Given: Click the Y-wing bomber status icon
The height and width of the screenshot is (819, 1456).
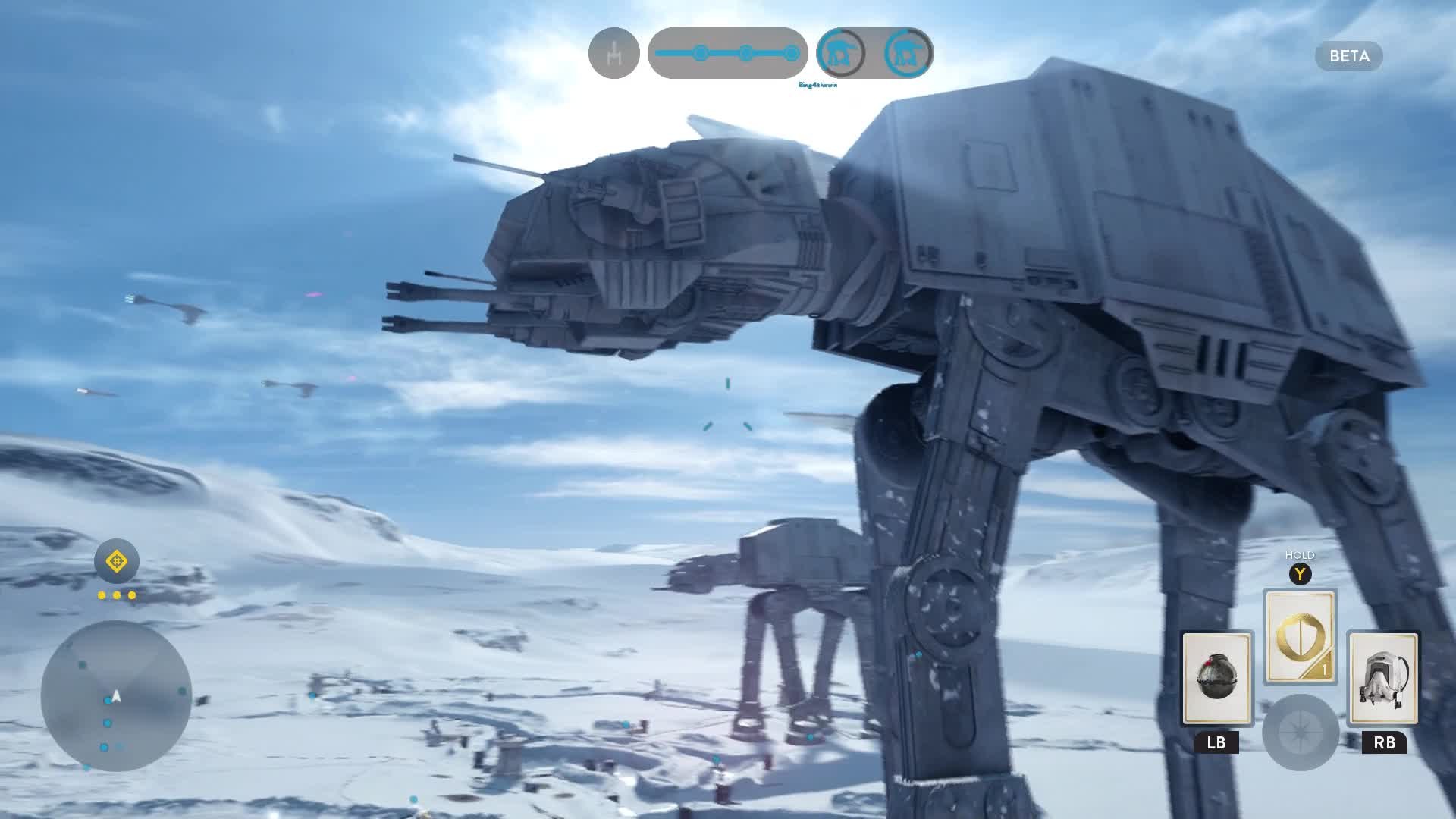Looking at the screenshot, I should [613, 53].
